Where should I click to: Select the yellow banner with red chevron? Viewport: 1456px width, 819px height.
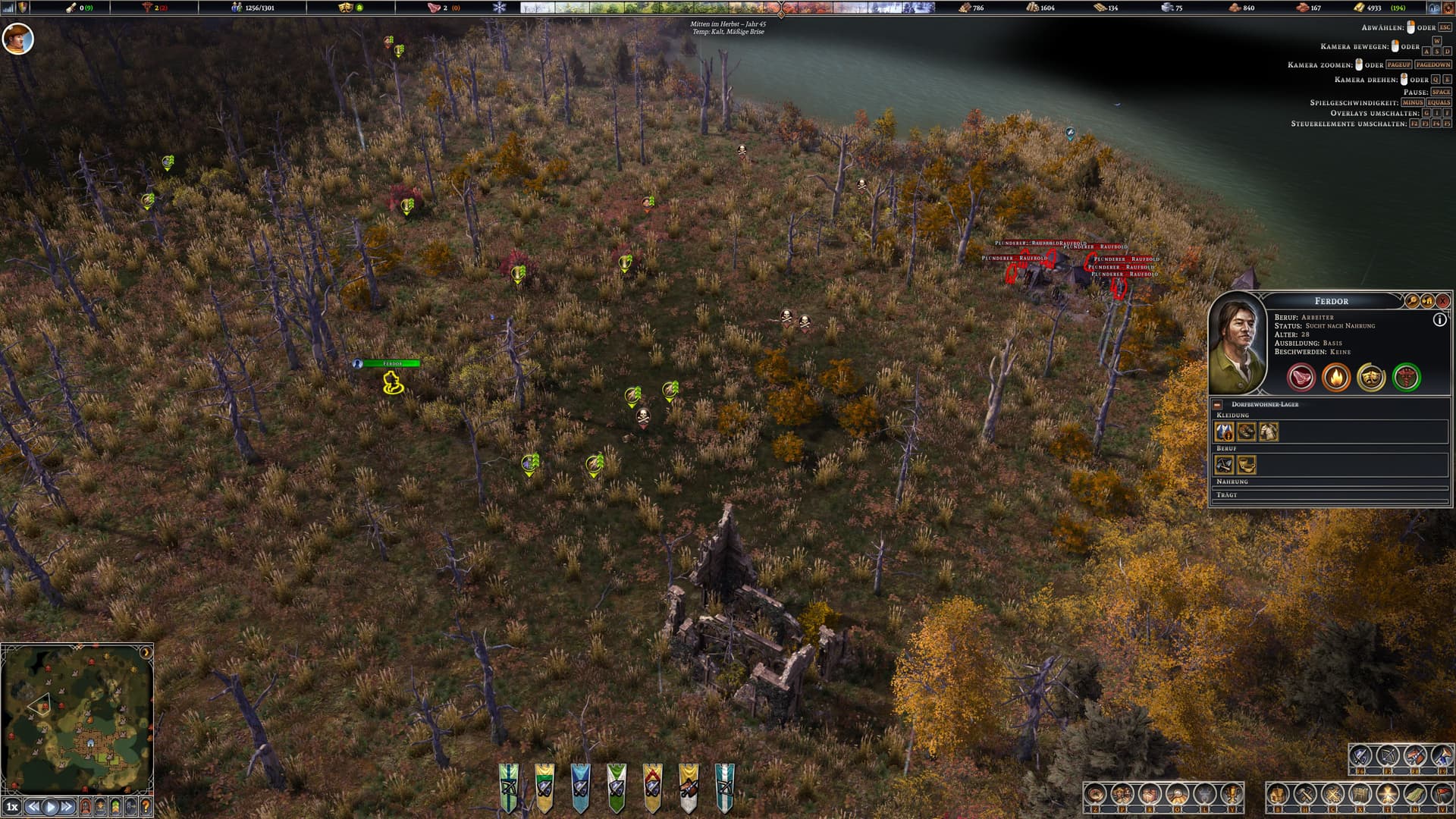(652, 787)
